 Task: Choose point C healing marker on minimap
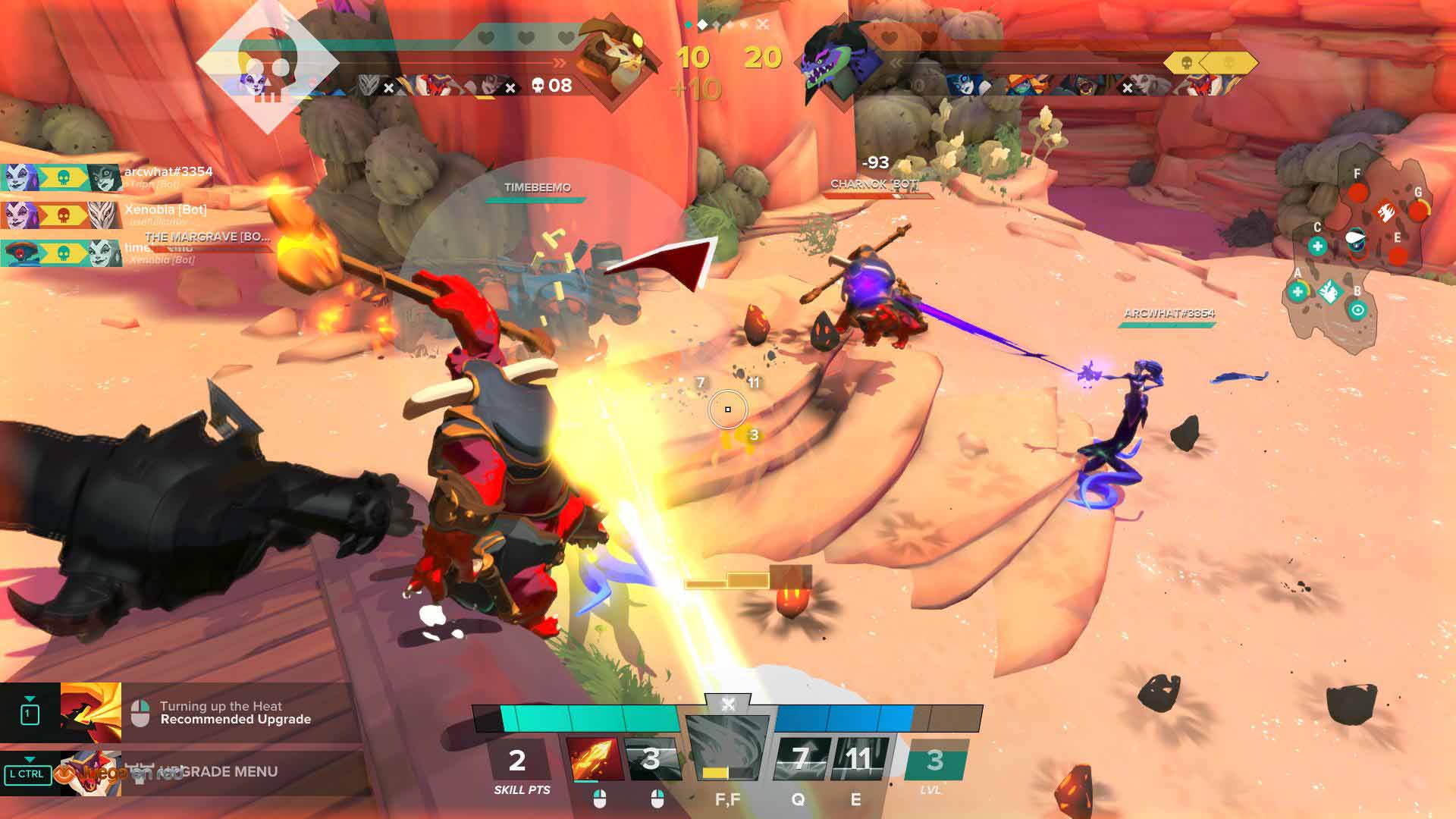tap(1318, 246)
